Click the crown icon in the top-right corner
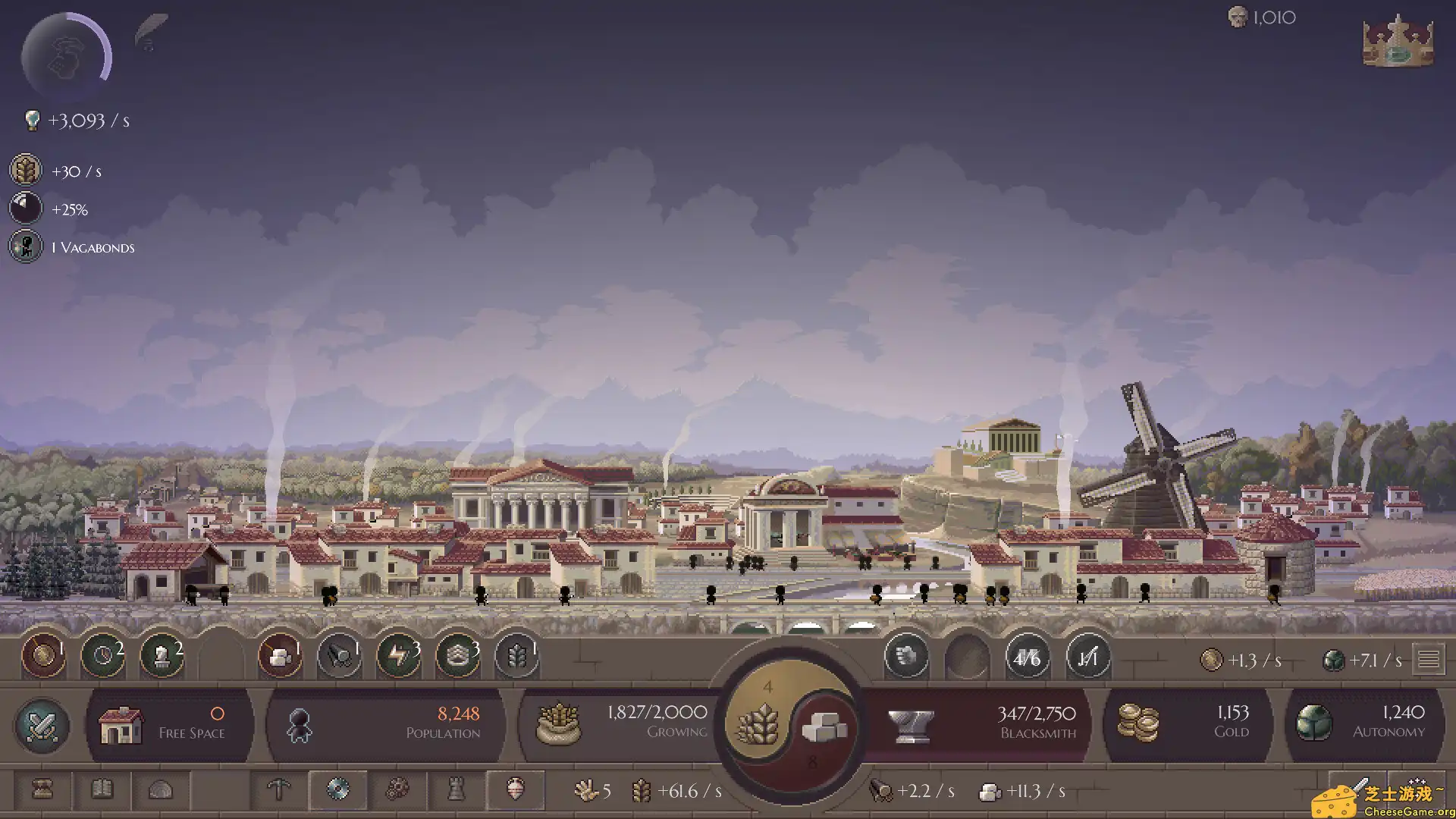This screenshot has height=819, width=1456. coord(1397,43)
